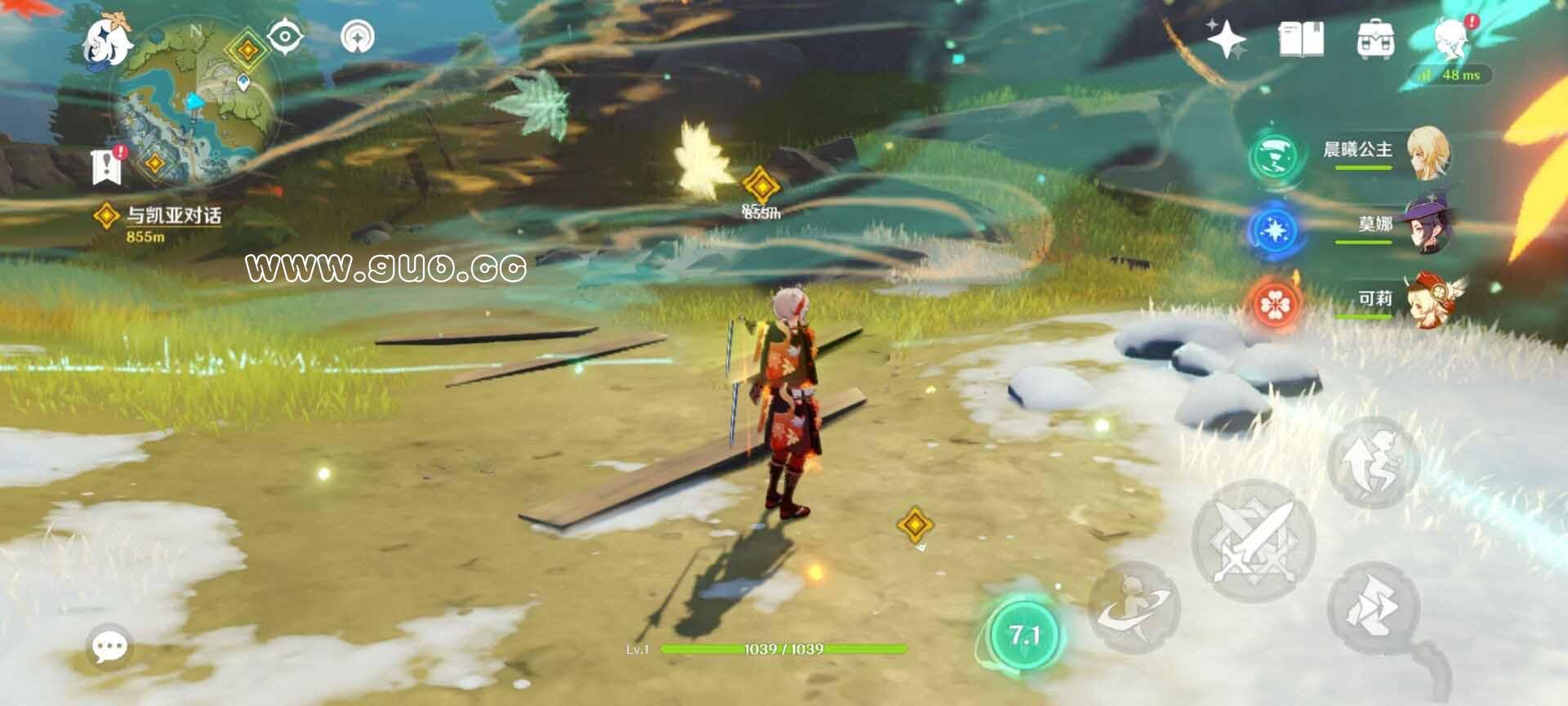1568x706 pixels.
Task: Tap the greyed elemental burst button
Action: pos(1135,607)
